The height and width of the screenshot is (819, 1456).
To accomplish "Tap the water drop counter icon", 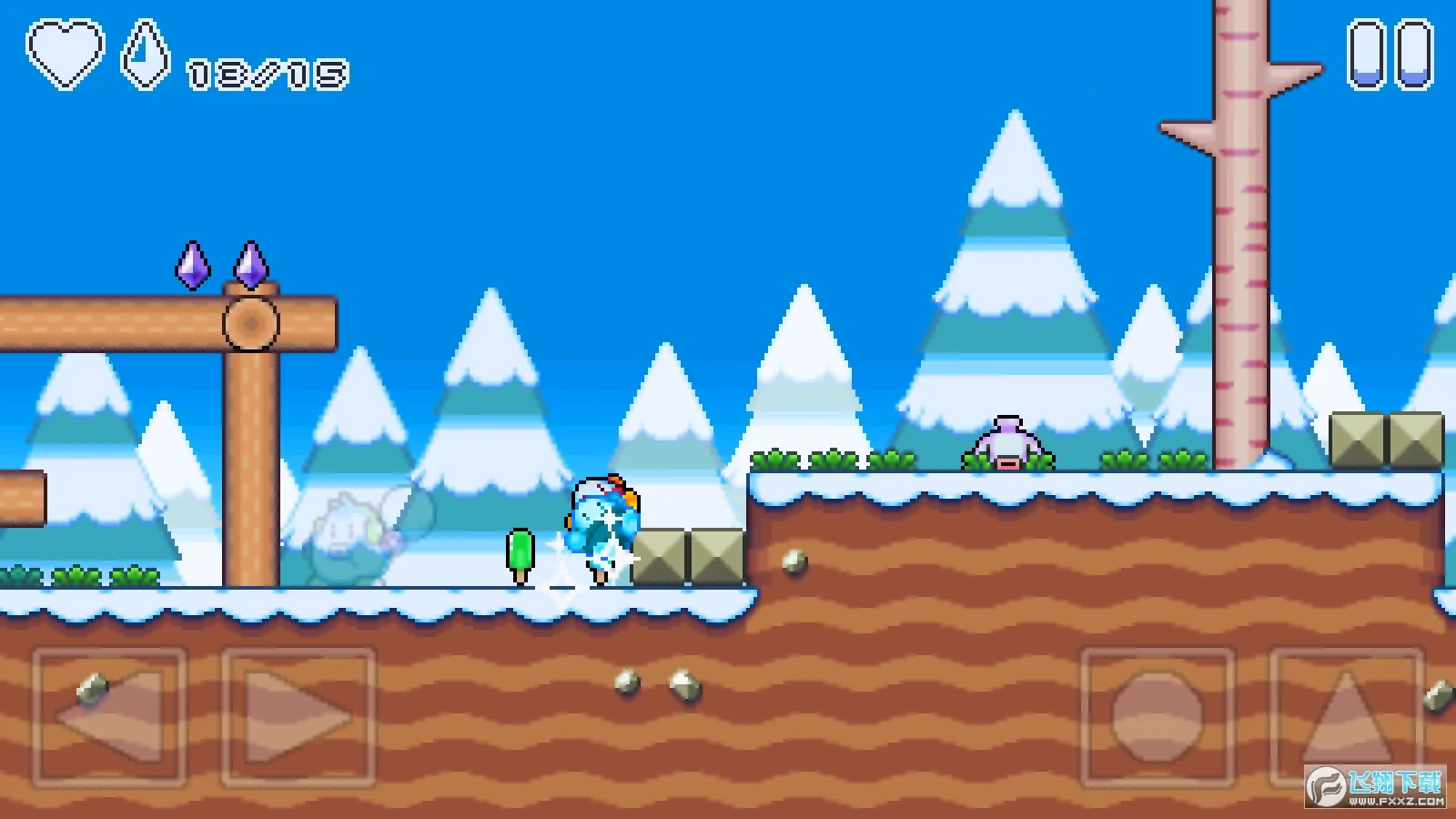I will (x=147, y=55).
